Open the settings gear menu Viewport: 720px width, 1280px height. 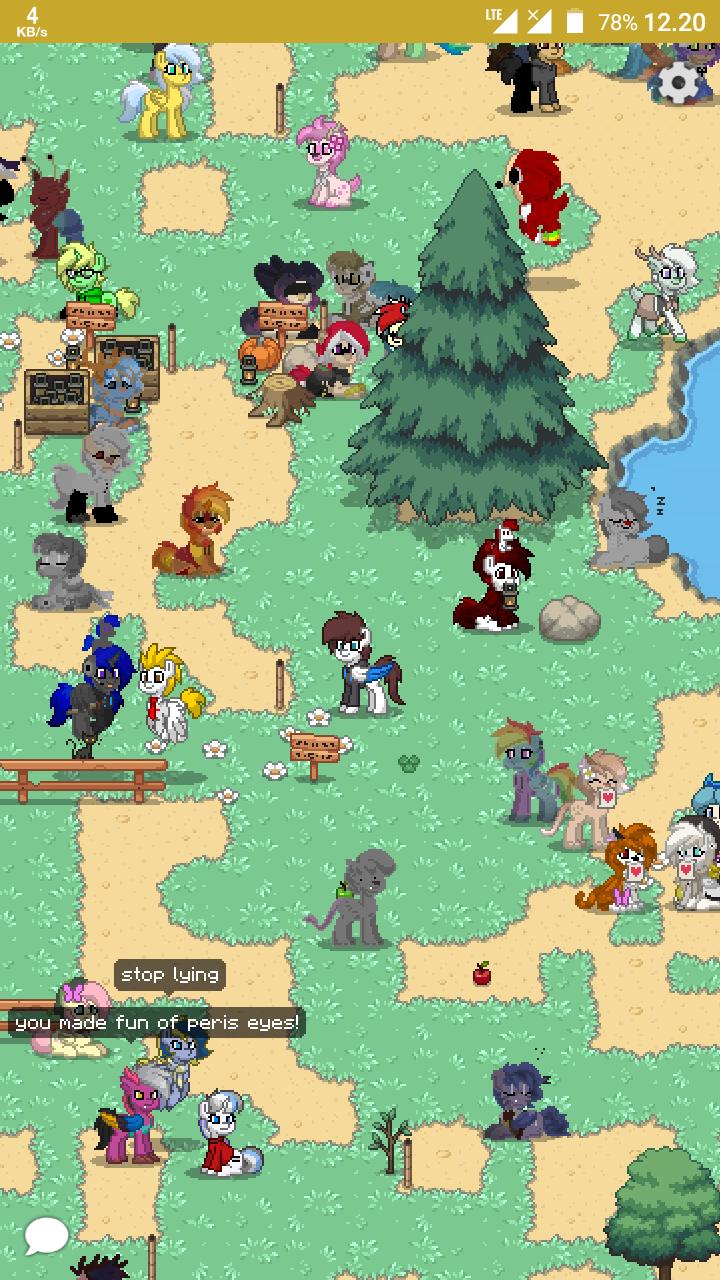680,83
